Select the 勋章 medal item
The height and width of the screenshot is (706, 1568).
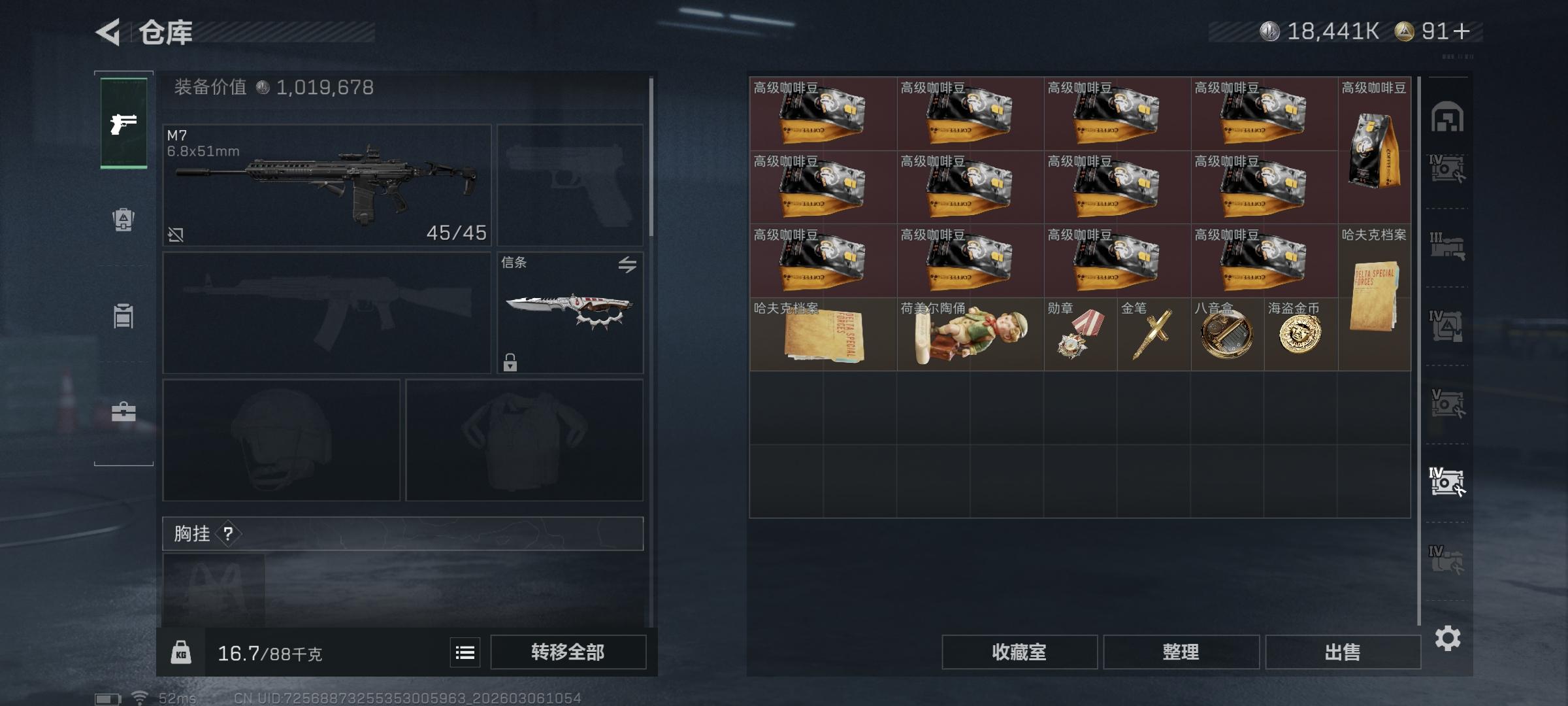(x=1080, y=335)
